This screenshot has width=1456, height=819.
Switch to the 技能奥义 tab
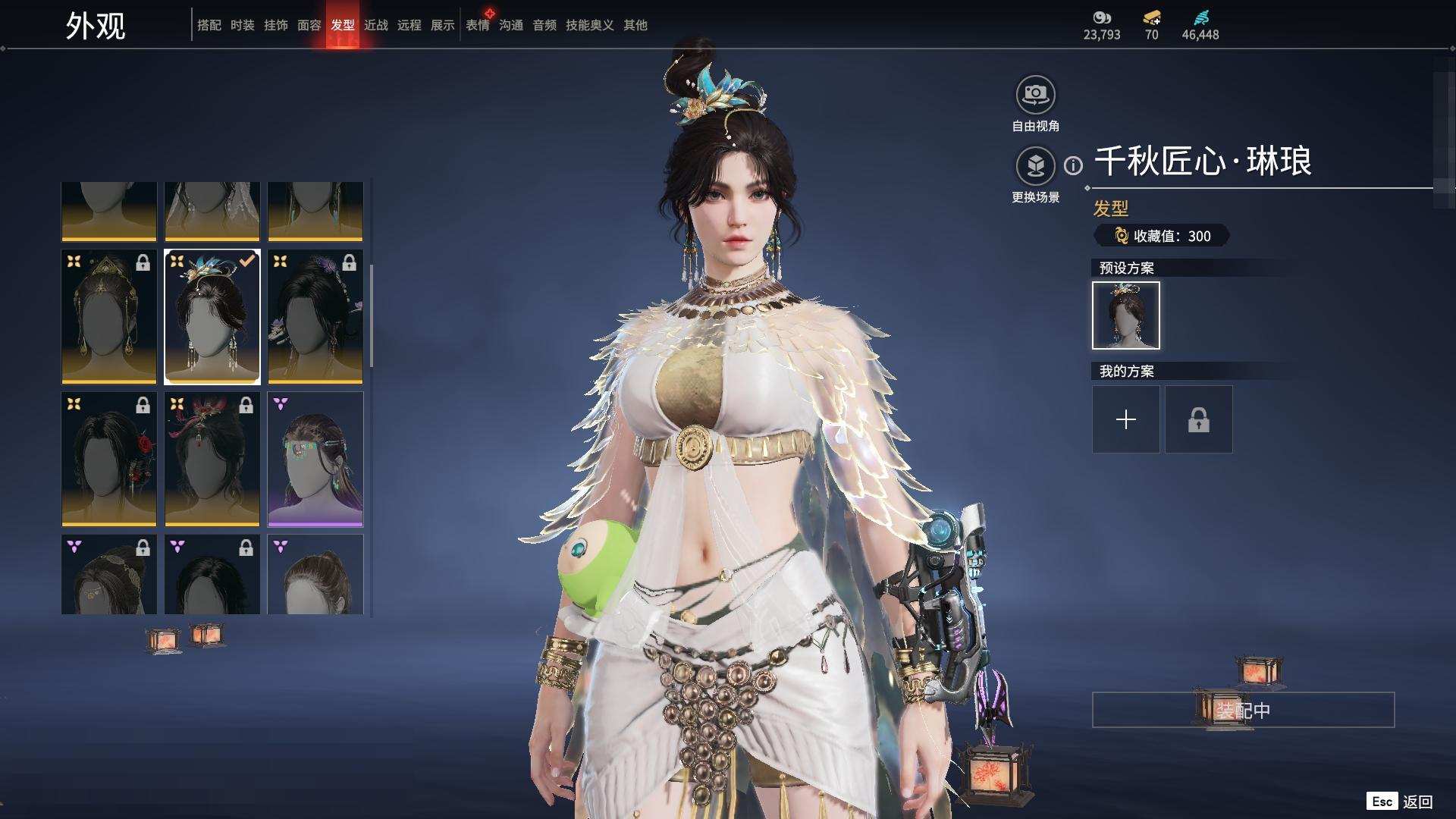point(589,25)
